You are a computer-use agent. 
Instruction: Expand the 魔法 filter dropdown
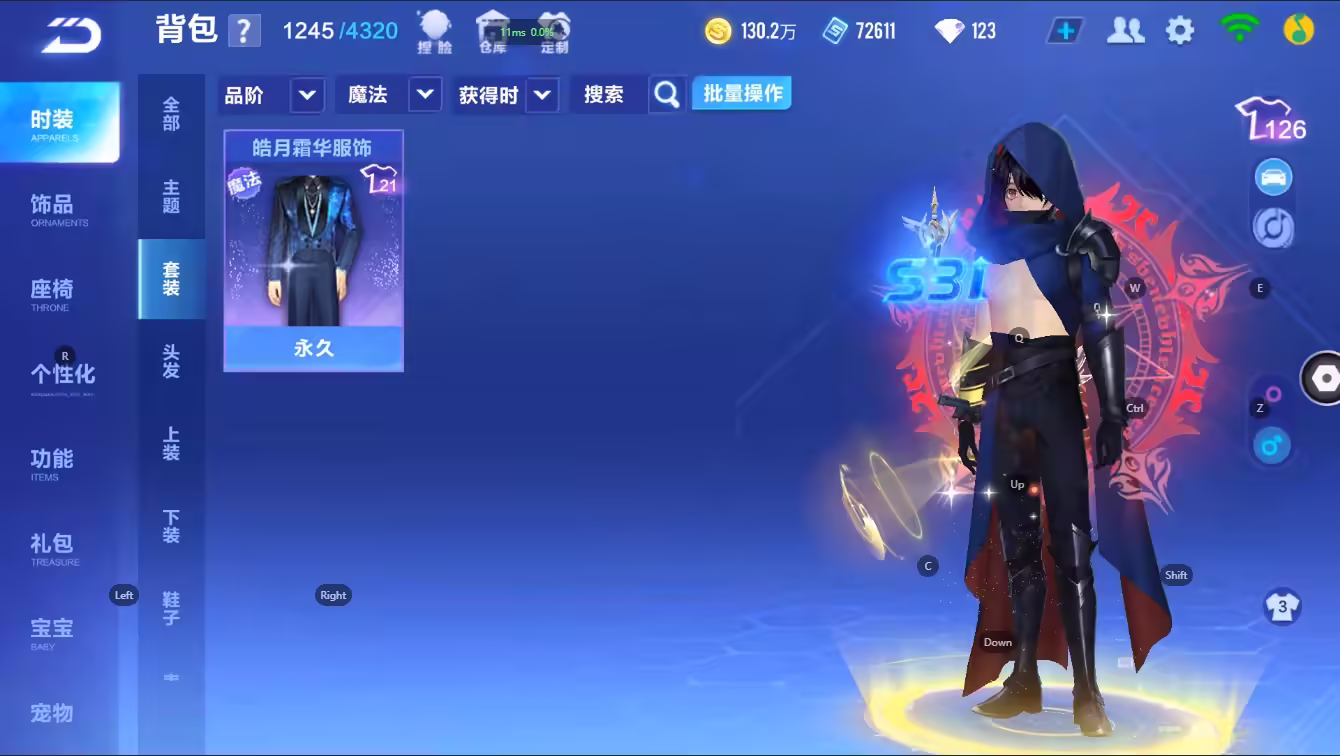425,95
